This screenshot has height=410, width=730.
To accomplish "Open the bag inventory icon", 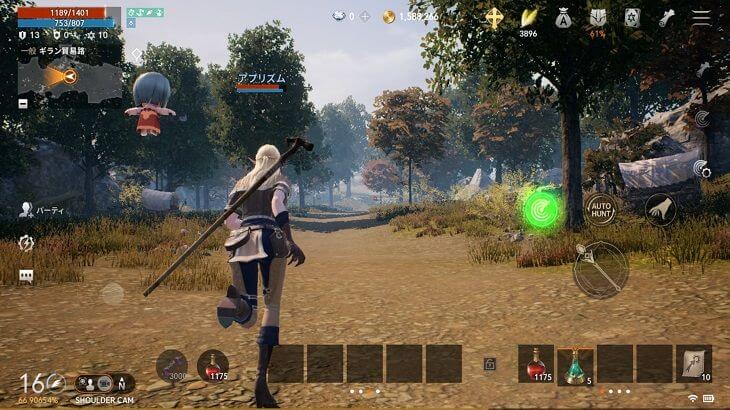I will [563, 17].
